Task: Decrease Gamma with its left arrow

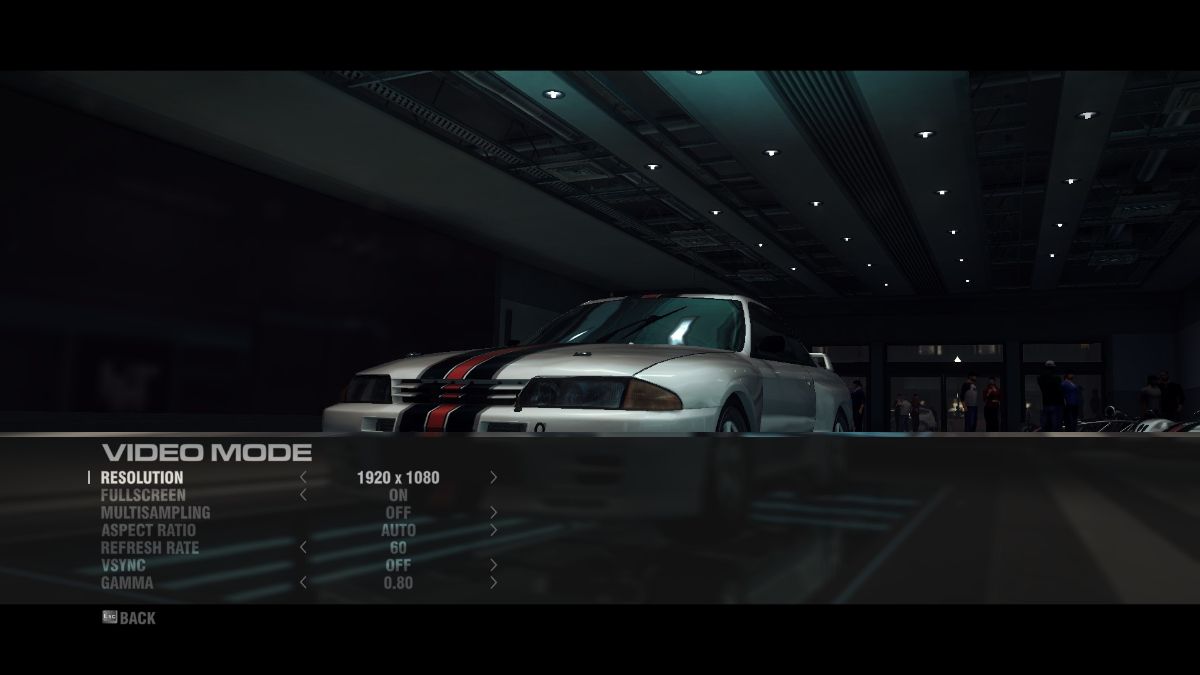Action: point(303,583)
